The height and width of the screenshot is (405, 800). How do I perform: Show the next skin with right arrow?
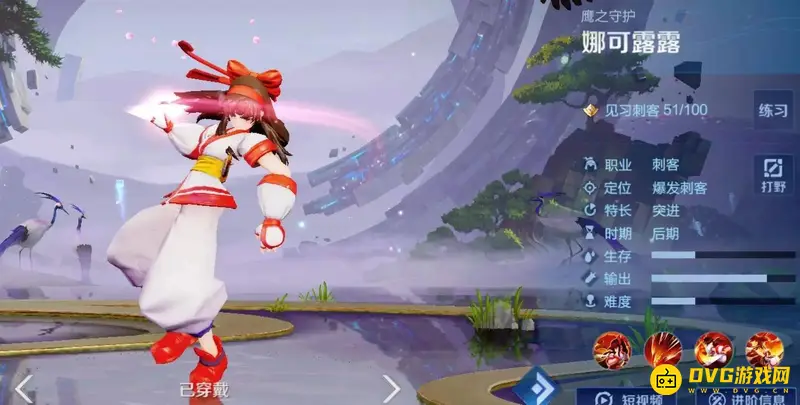391,388
